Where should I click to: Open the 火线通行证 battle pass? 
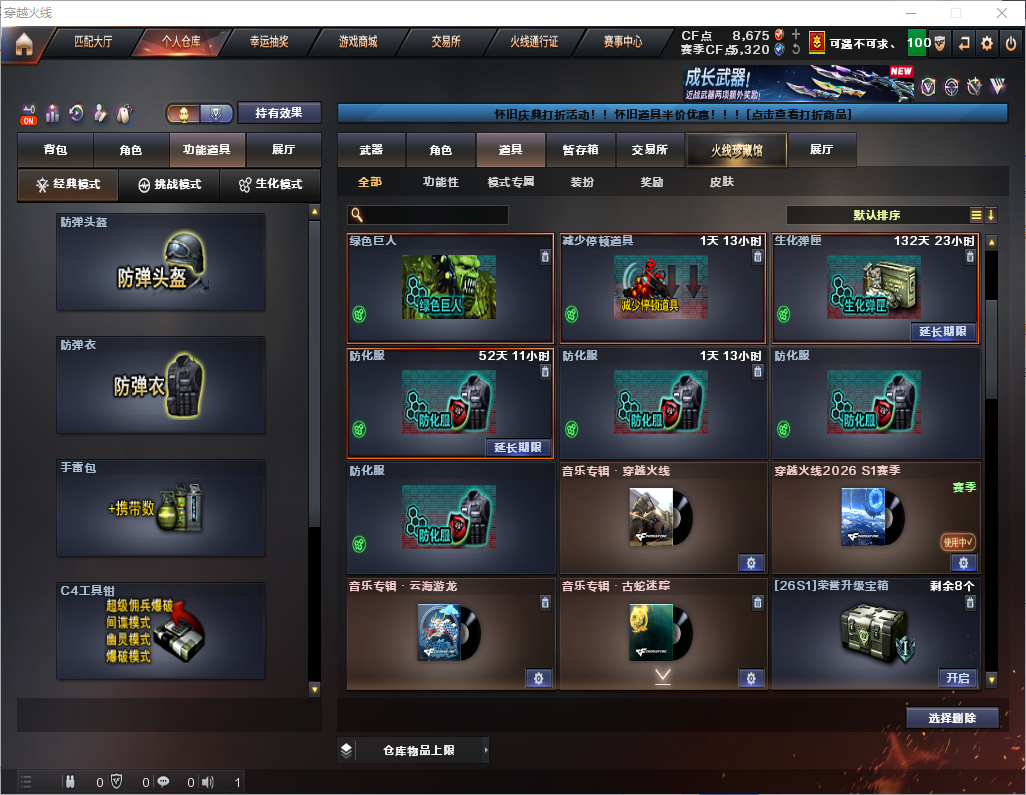(534, 42)
